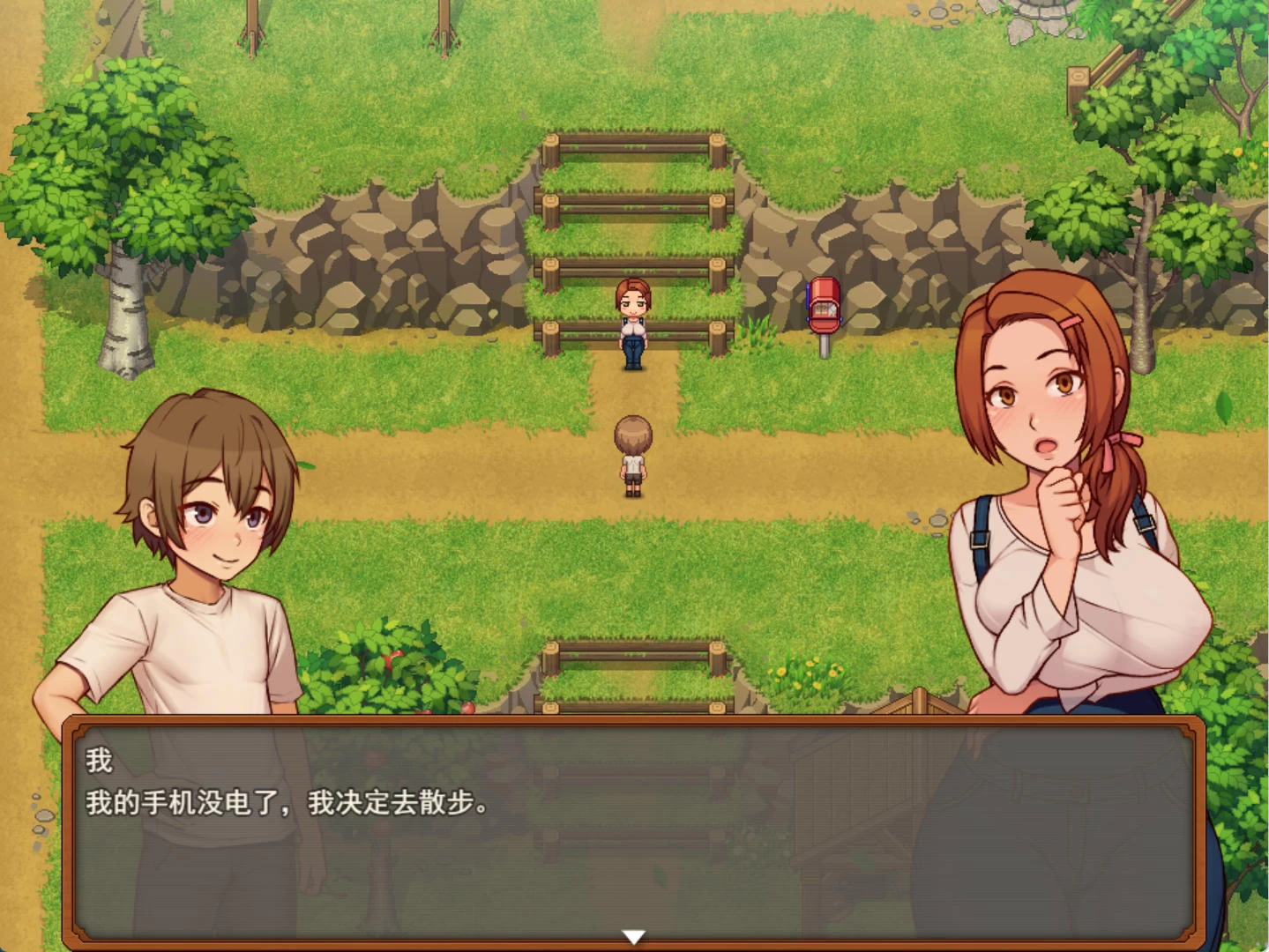Click the red mailbox sprite
Screen dimensions: 1269x952
click(x=823, y=309)
